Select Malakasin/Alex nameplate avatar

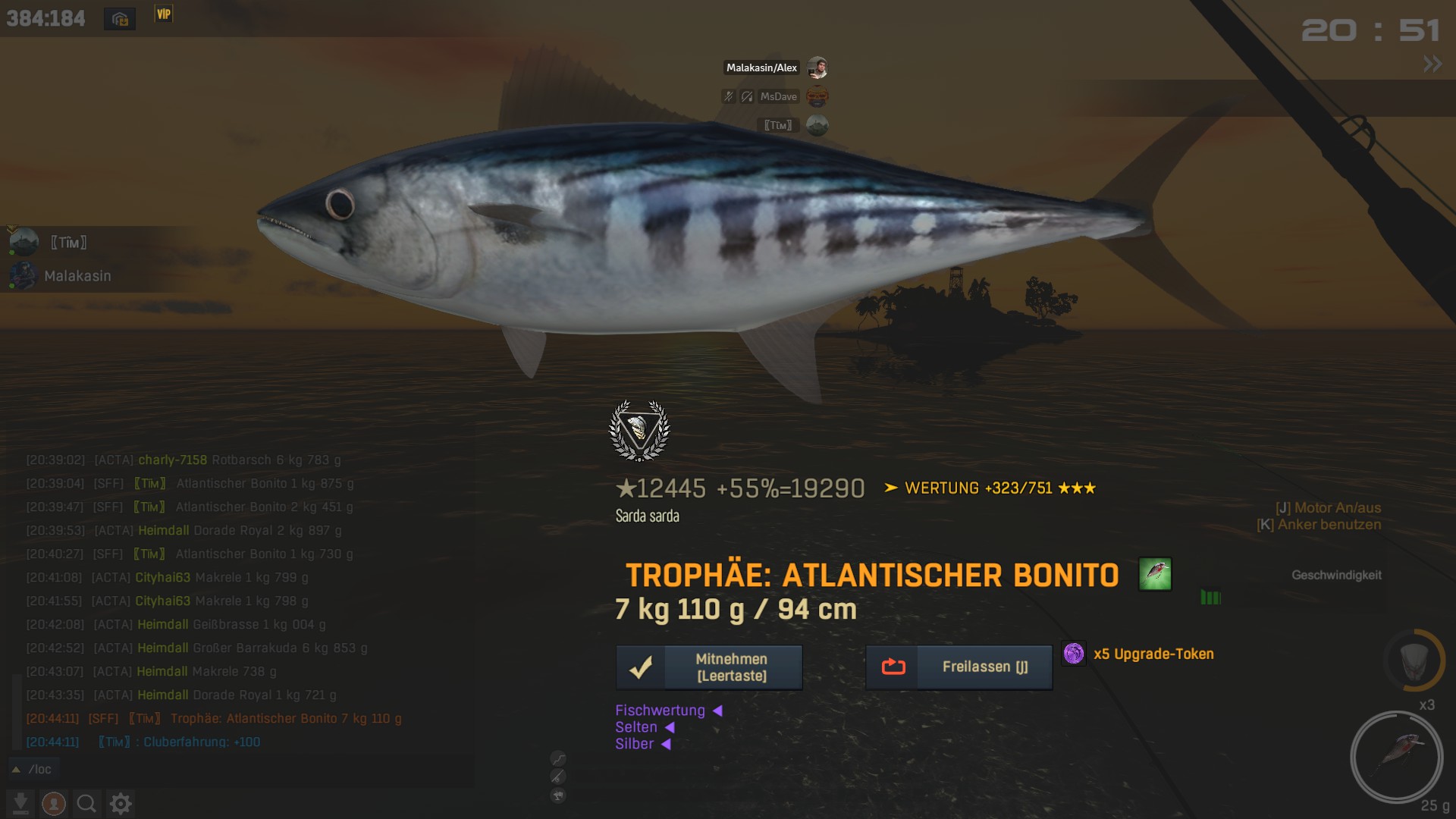point(817,67)
